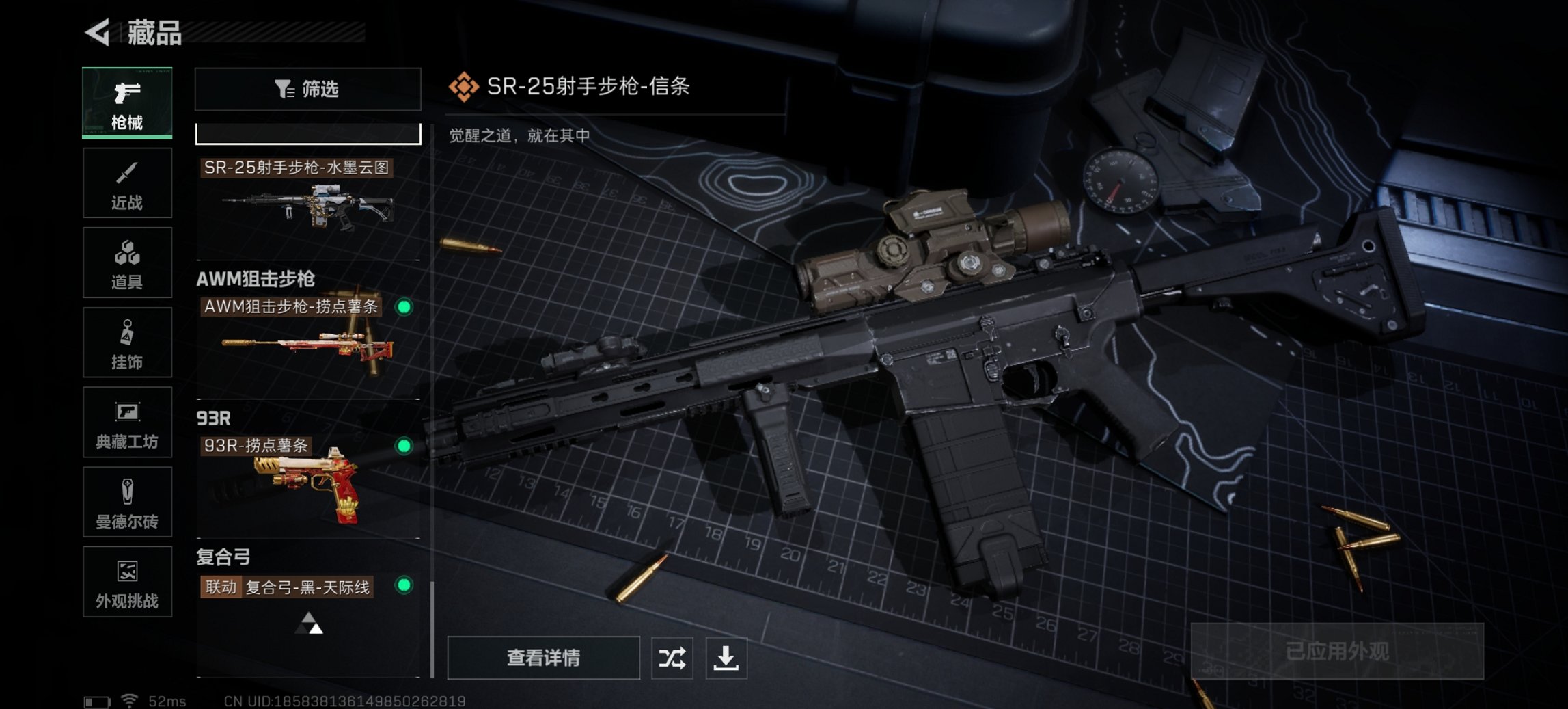Open the 曼德尔砖 Mandel brick section
The width and height of the screenshot is (1568, 709).
127,503
